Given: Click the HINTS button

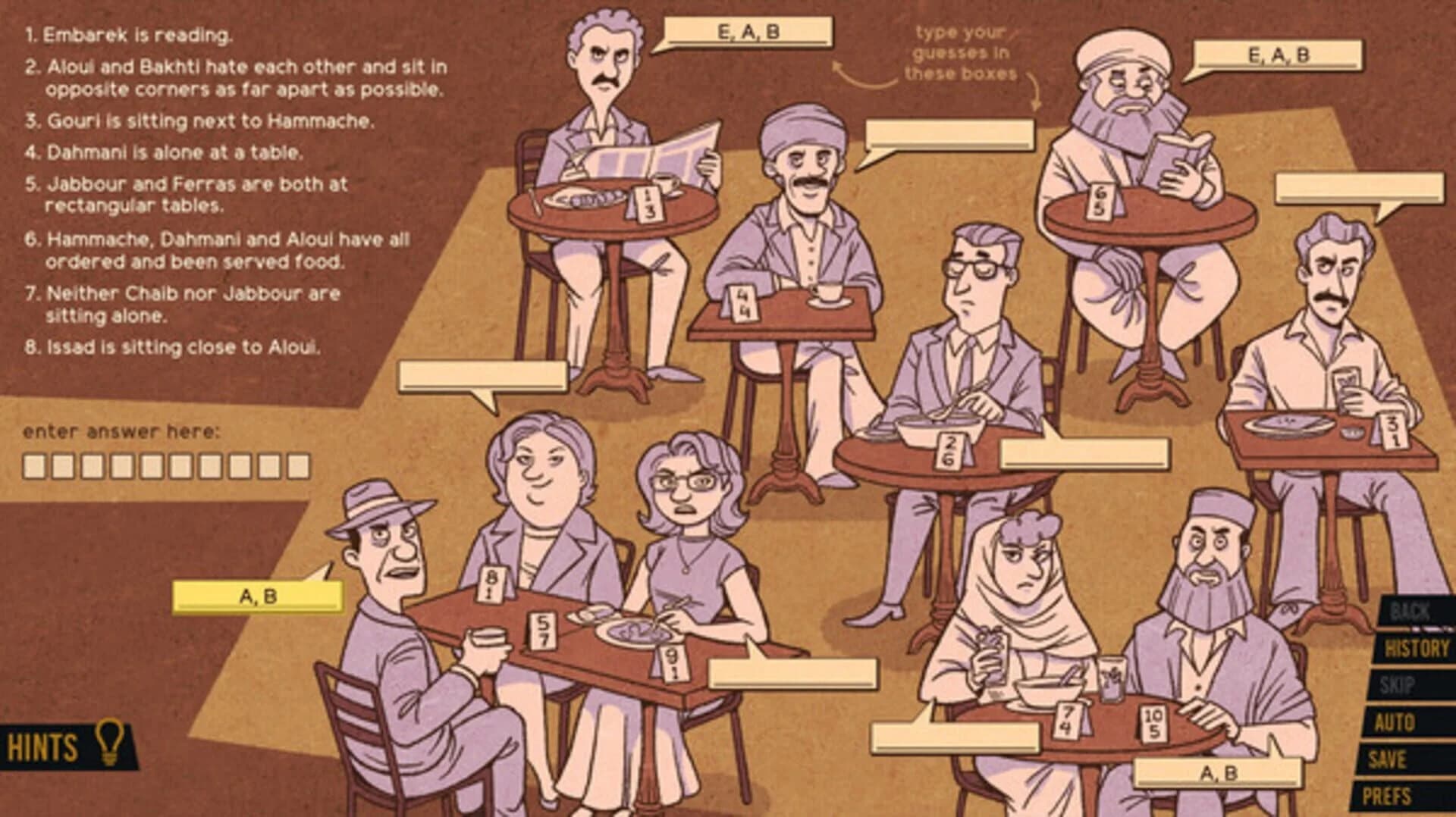Looking at the screenshot, I should click(42, 744).
